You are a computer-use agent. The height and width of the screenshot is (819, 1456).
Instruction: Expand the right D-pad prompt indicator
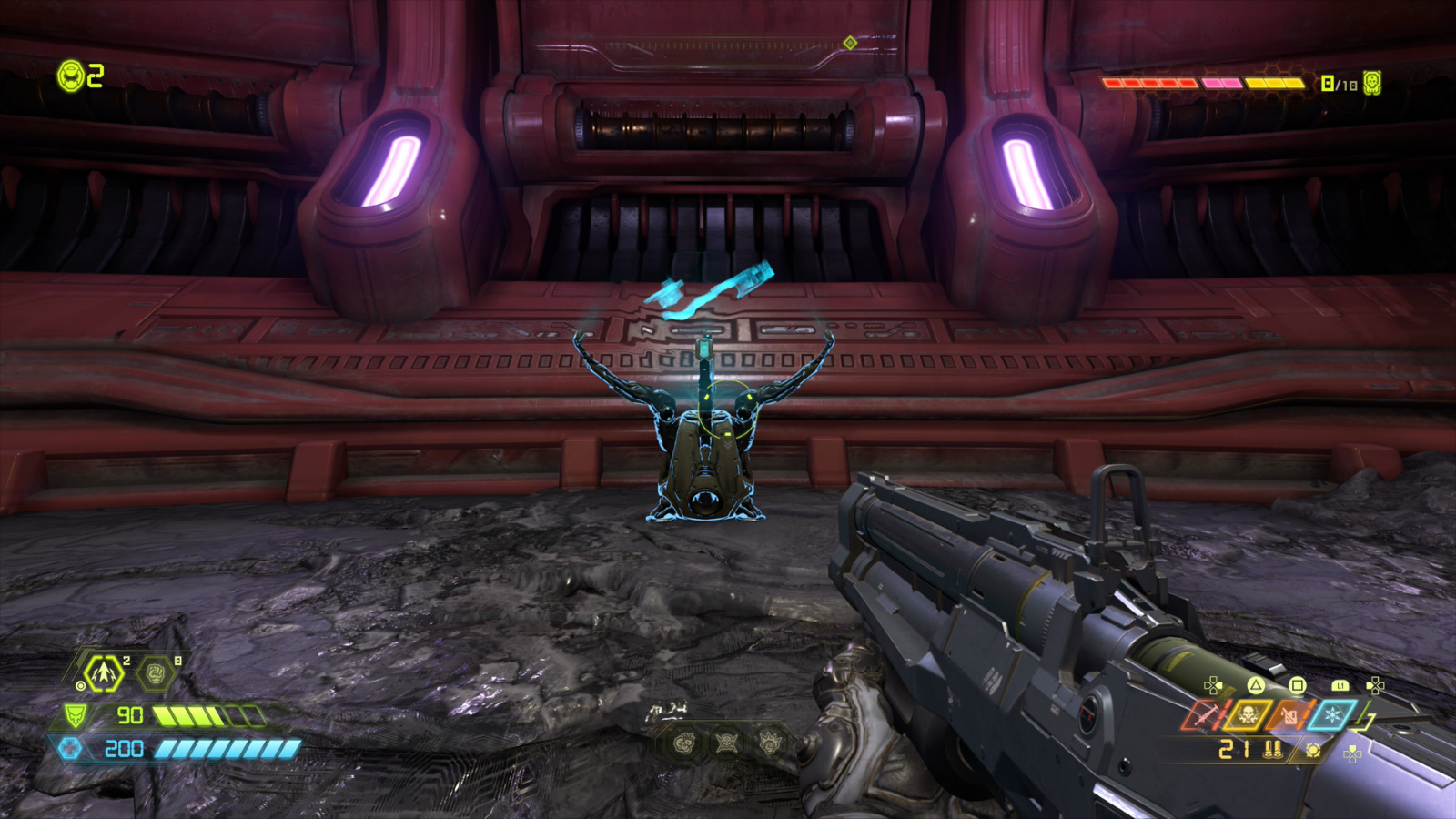[1375, 685]
